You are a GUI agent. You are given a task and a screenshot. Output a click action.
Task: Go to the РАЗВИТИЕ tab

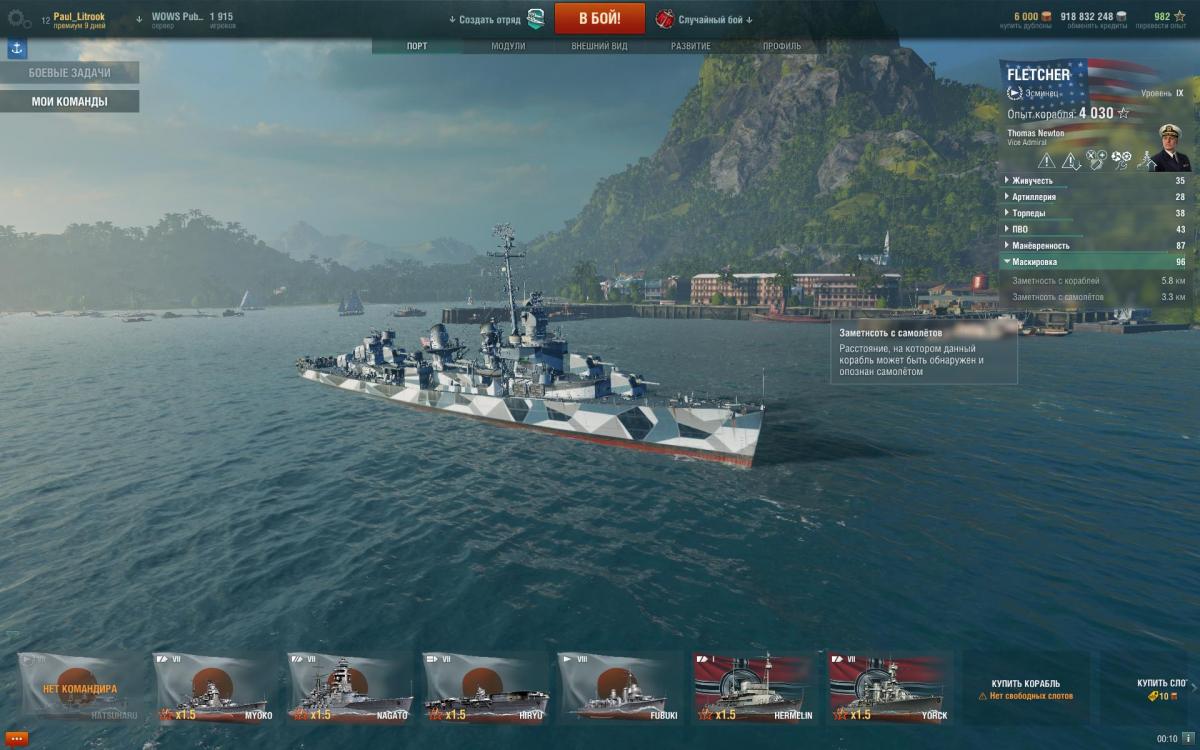click(x=691, y=46)
